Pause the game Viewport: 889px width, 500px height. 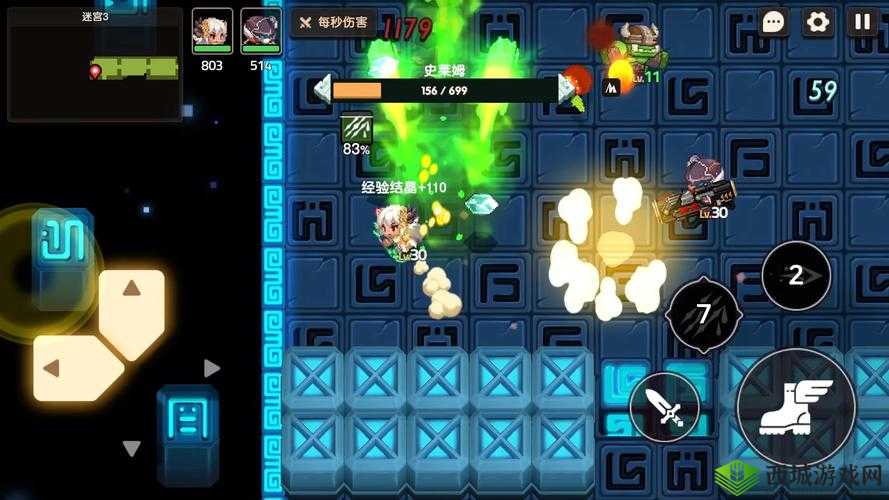tap(862, 22)
